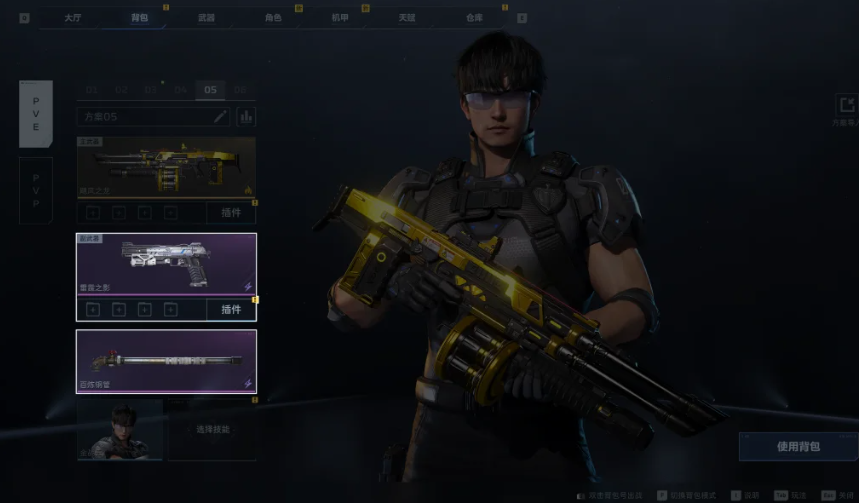859x503 pixels.
Task: Select the 雷霆之影 pistol card
Action: point(166,264)
